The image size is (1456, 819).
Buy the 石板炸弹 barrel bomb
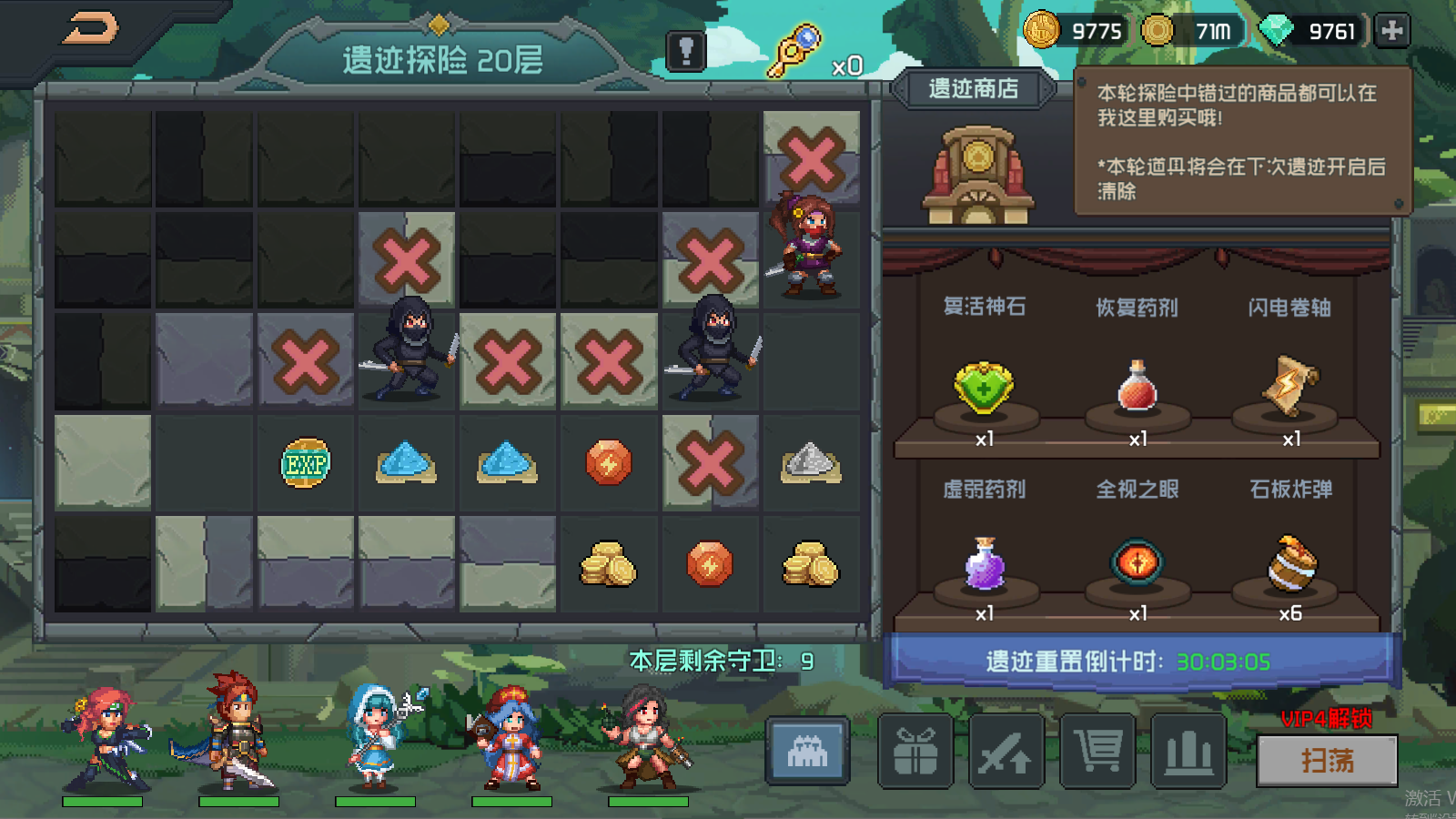coord(1289,563)
